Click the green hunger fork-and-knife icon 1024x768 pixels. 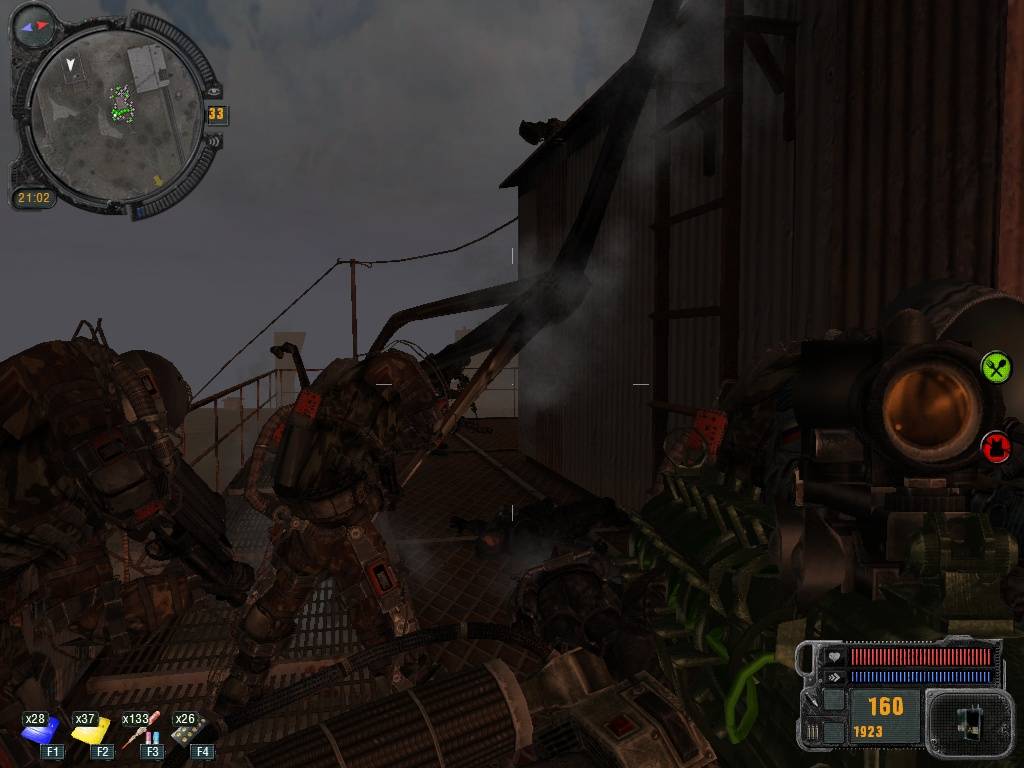click(995, 367)
